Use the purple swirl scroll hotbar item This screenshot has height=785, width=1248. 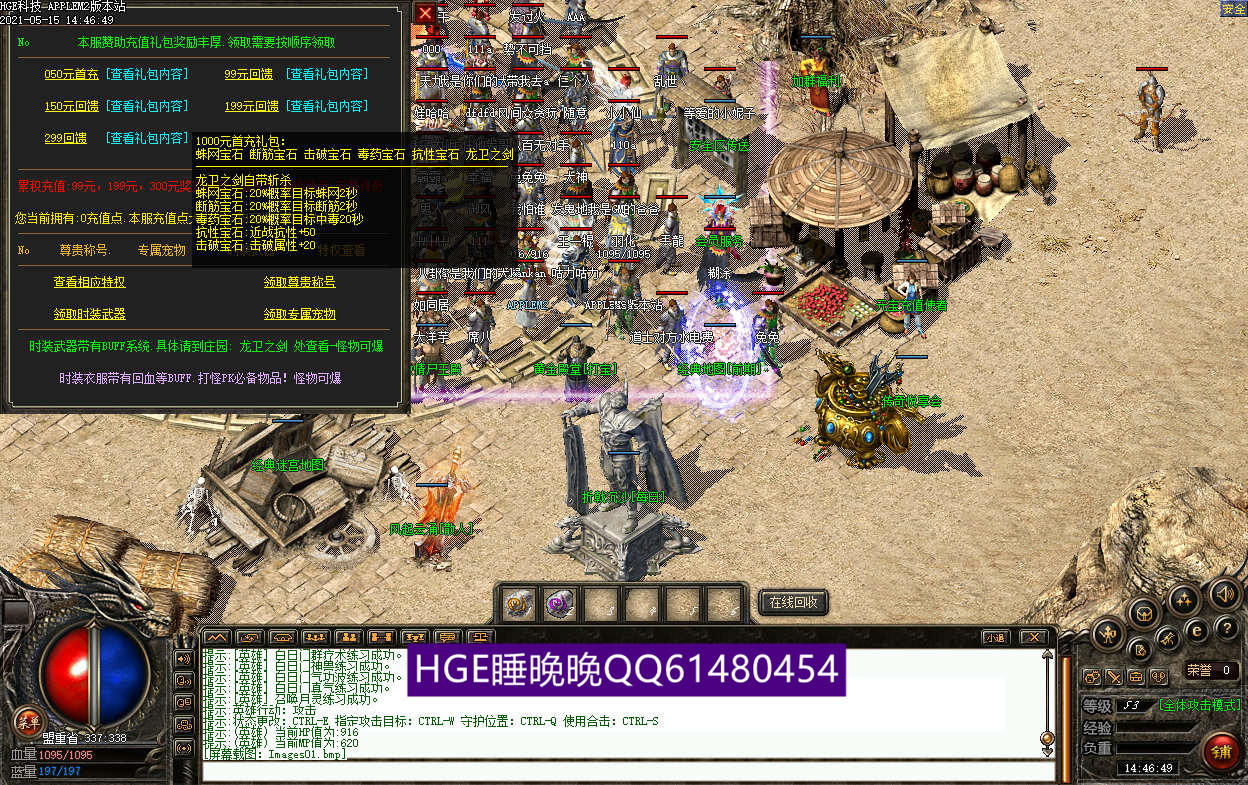tap(560, 603)
